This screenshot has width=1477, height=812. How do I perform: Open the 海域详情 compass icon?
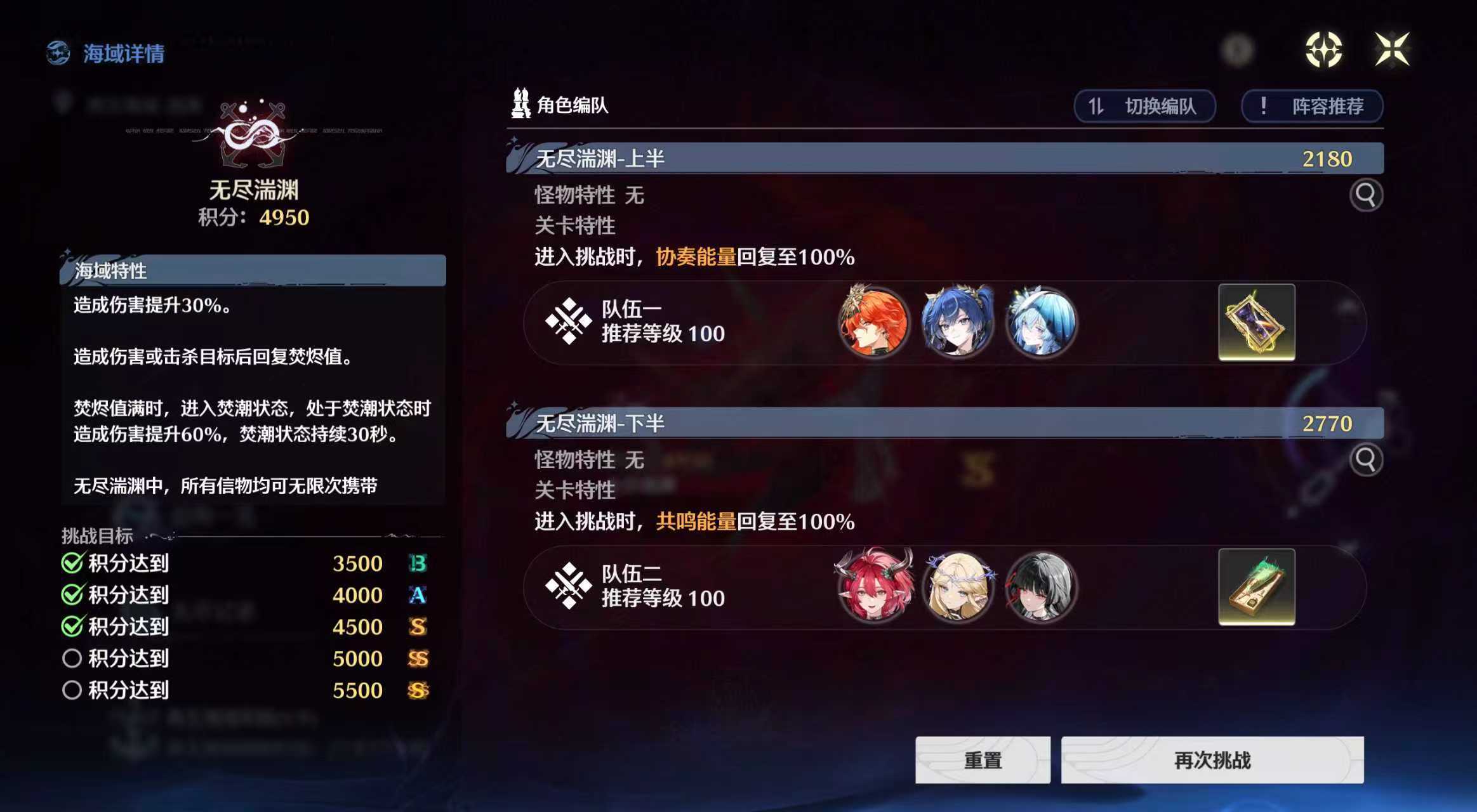click(57, 53)
